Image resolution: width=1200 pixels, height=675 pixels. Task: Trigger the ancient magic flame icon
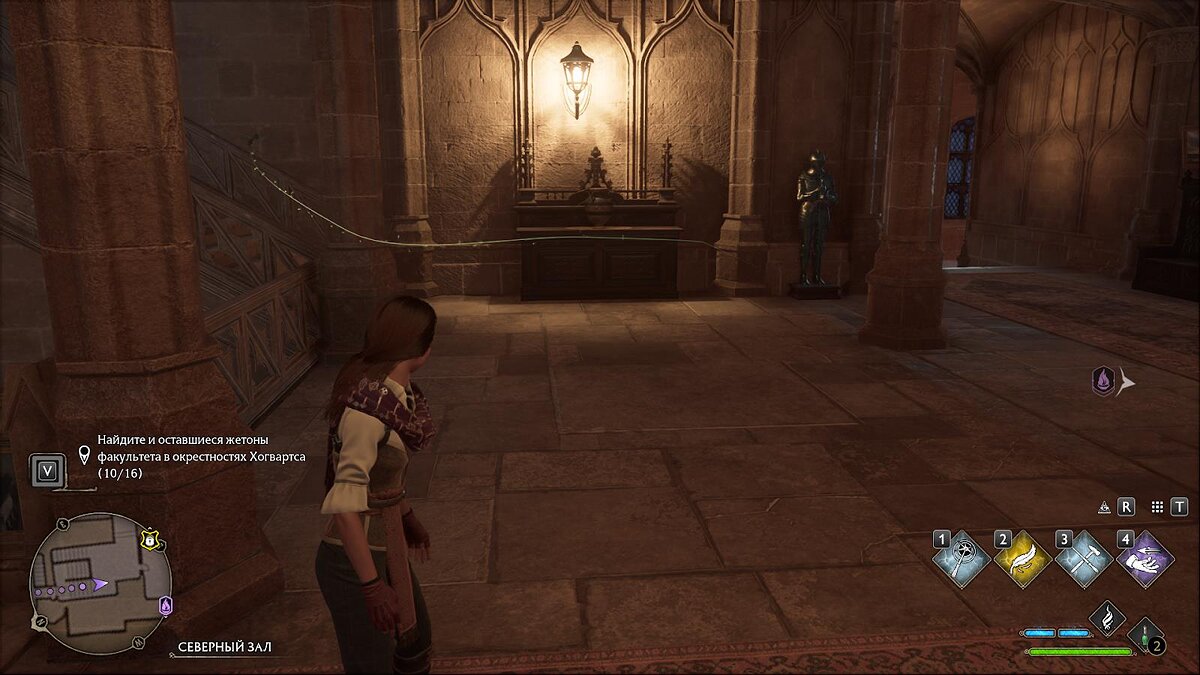click(x=1107, y=617)
